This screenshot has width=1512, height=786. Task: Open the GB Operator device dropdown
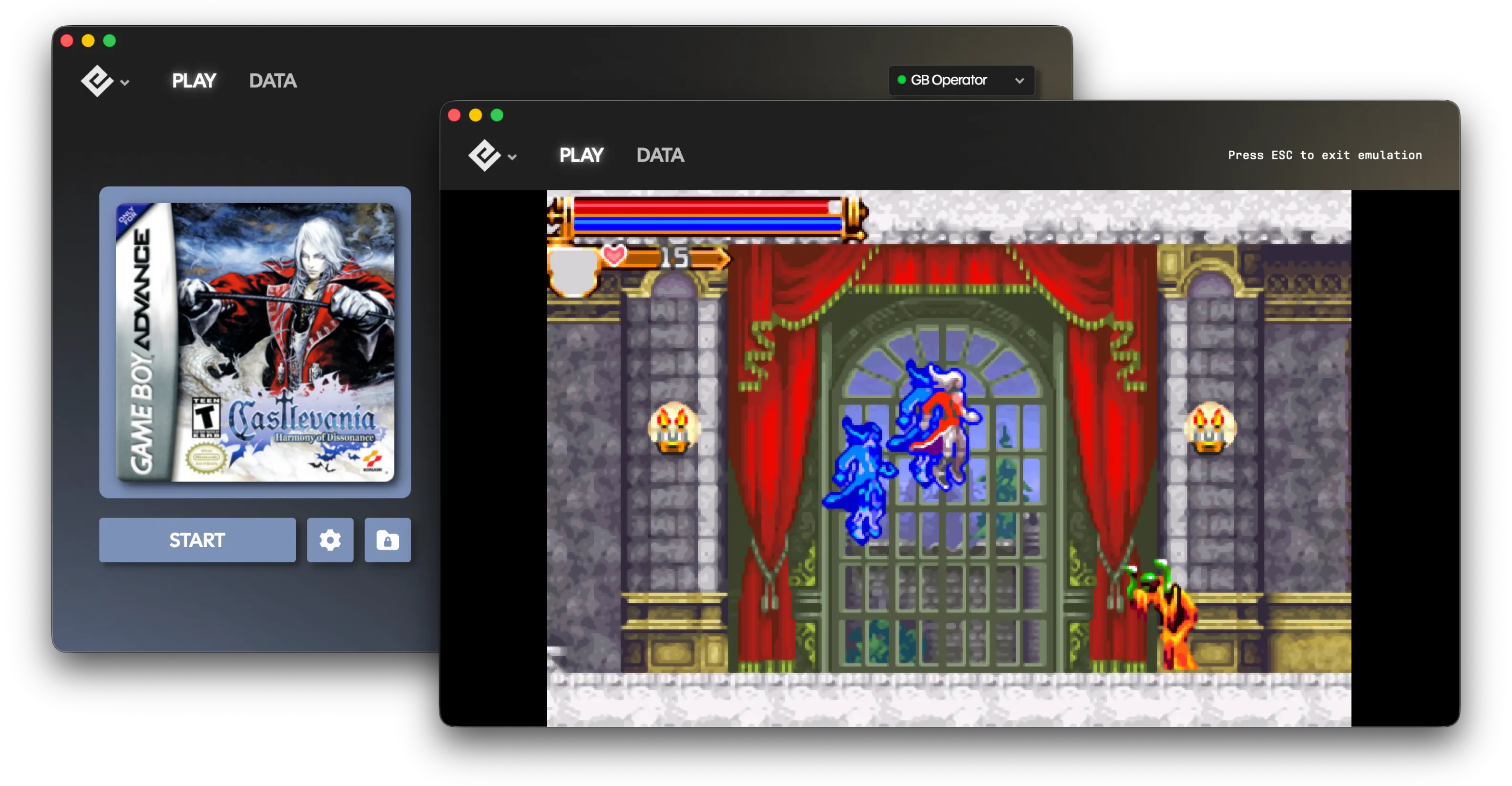click(961, 81)
